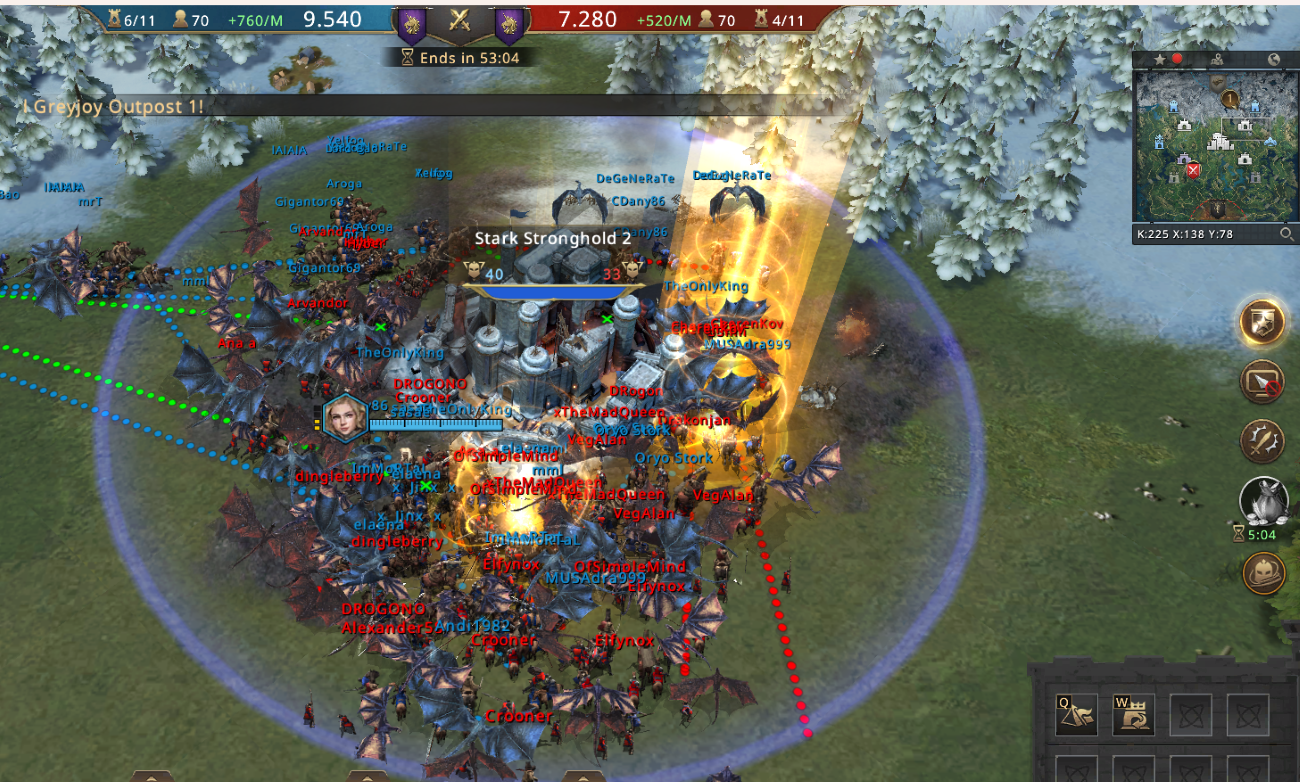The height and width of the screenshot is (782, 1300).
Task: Select the Stark Stronghold 2 nameplate
Action: pos(552,238)
